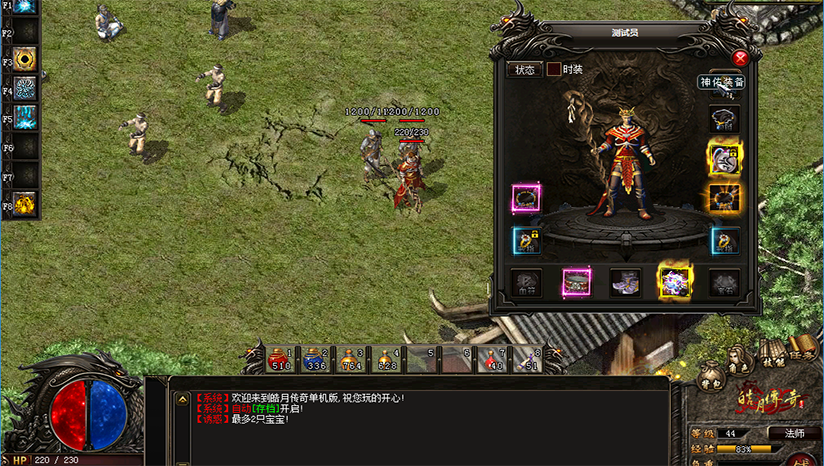824x466 pixels.
Task: Activate the F5 ice shards skill
Action: click(24, 115)
